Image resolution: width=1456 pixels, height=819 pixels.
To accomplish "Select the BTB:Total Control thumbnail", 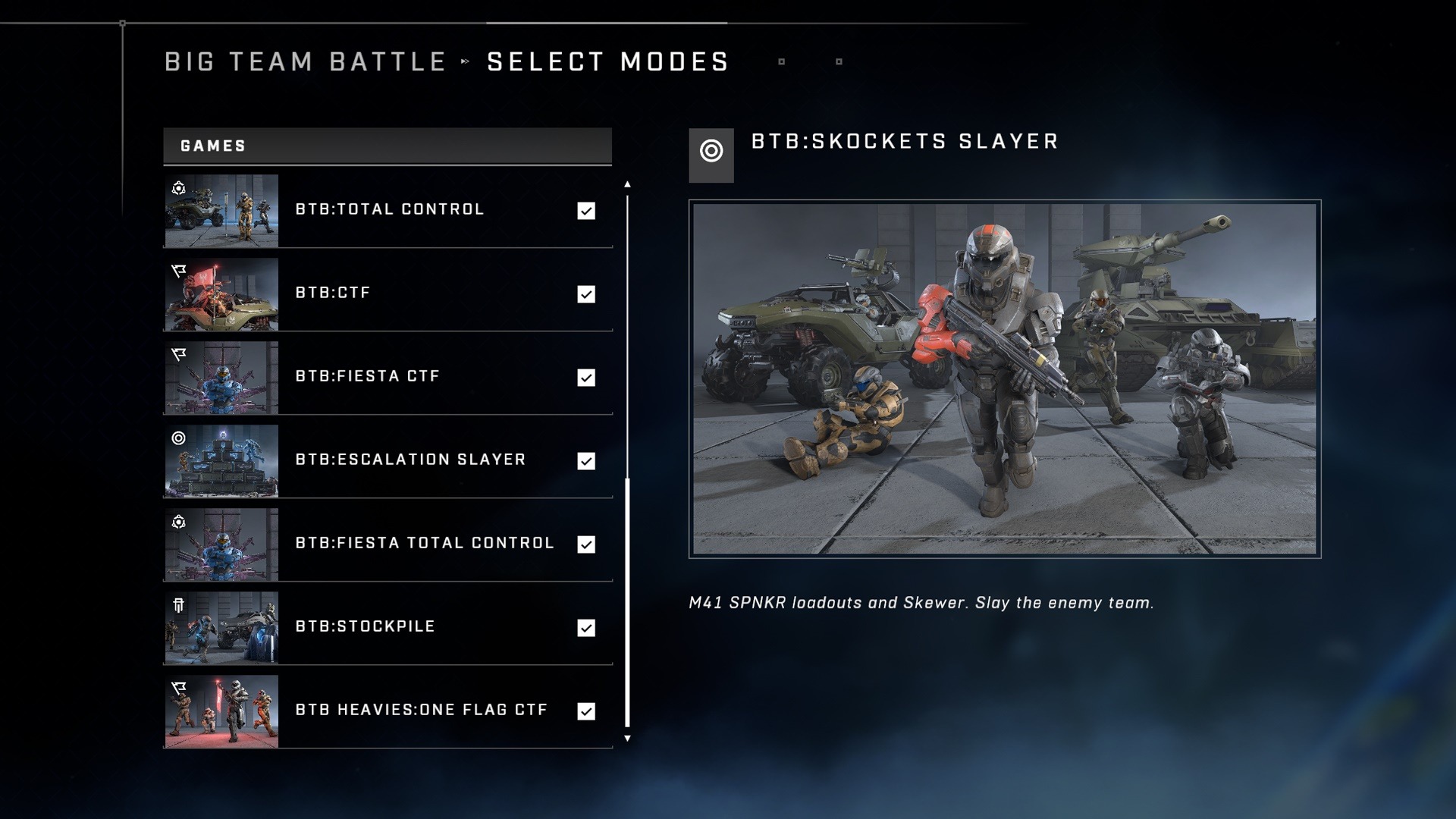I will coord(221,211).
